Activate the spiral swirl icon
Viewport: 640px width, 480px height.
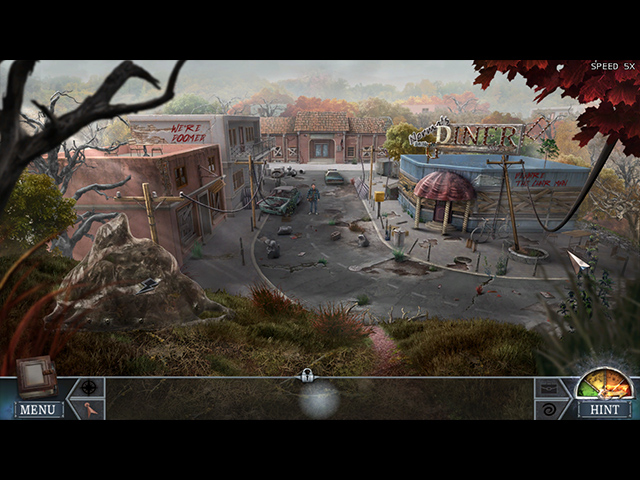tap(549, 409)
